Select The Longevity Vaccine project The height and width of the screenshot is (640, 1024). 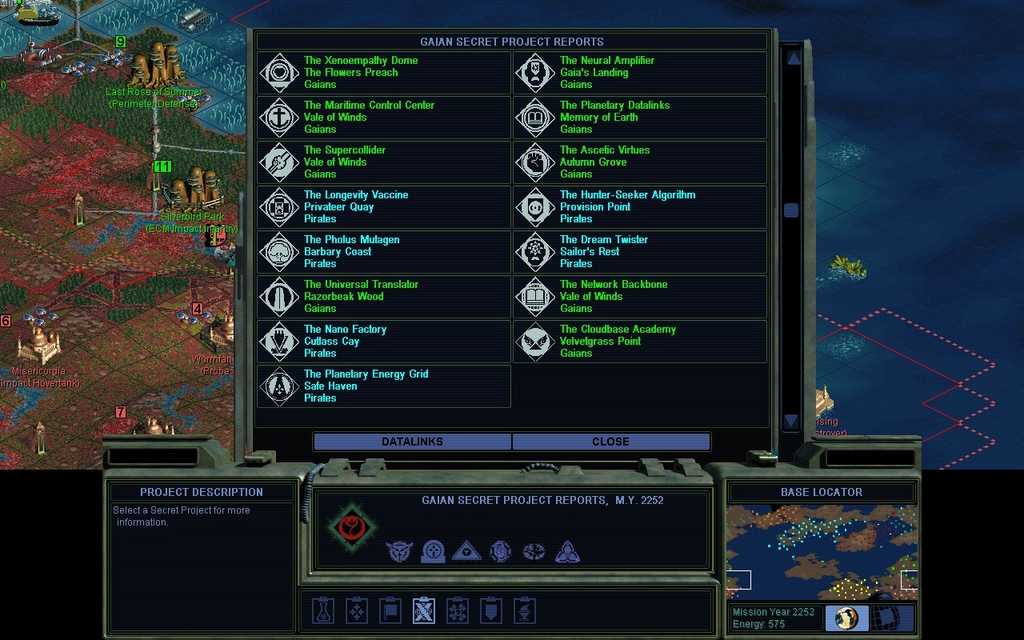[x=384, y=207]
